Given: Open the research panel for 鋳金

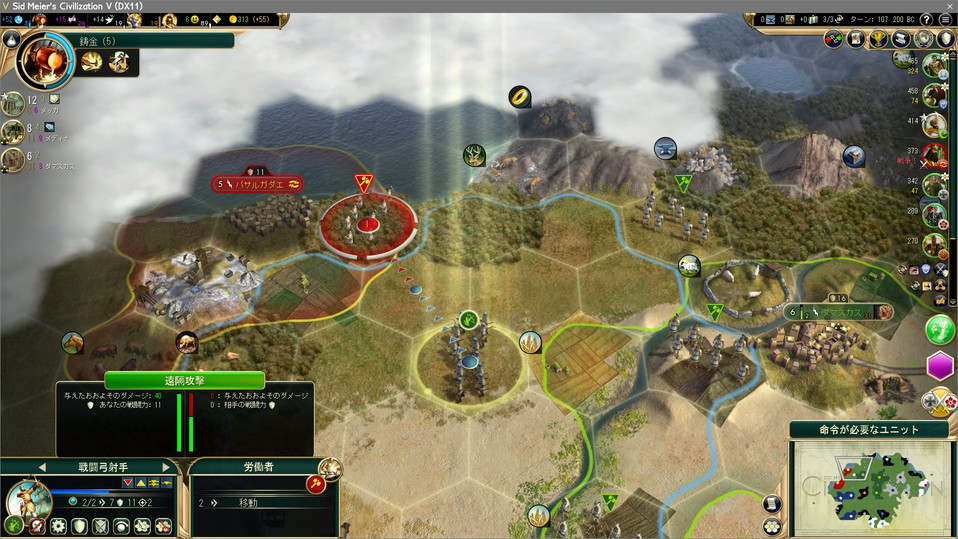Looking at the screenshot, I should tap(44, 62).
